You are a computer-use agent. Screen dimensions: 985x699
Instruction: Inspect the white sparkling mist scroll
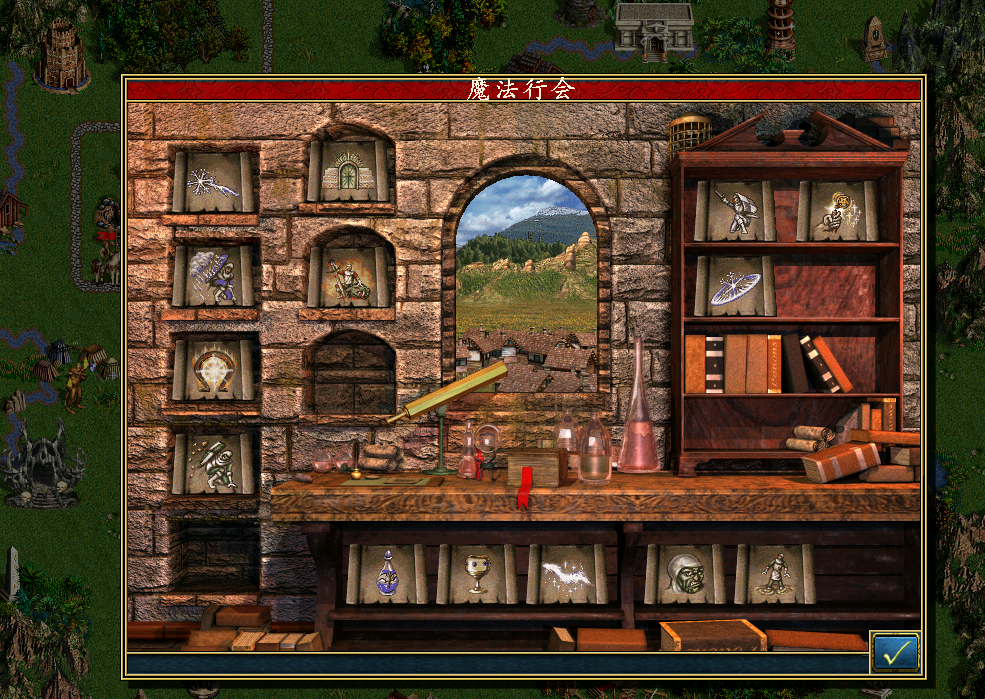(567, 574)
